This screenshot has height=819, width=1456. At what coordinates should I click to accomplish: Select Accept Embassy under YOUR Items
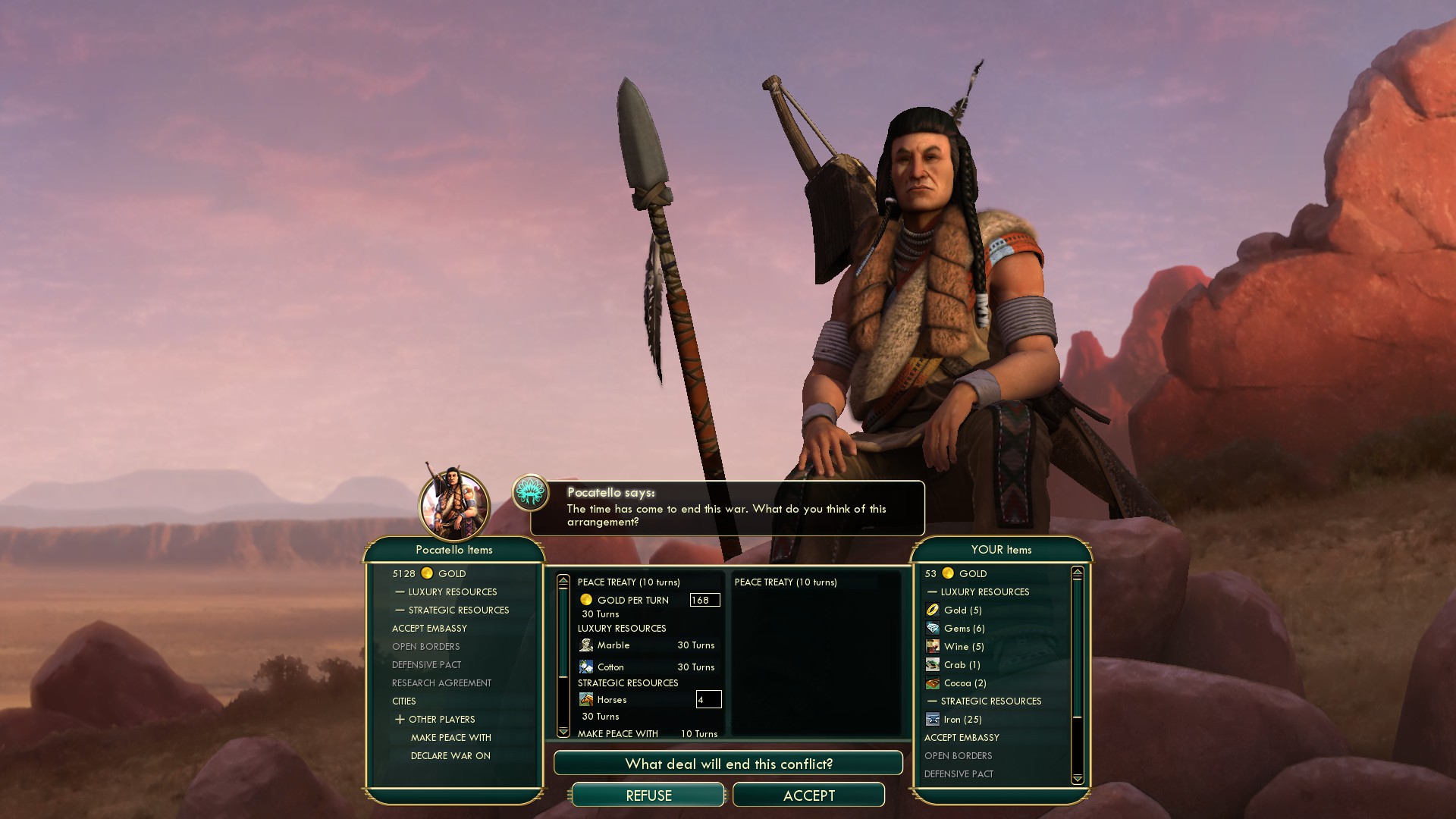tap(962, 738)
